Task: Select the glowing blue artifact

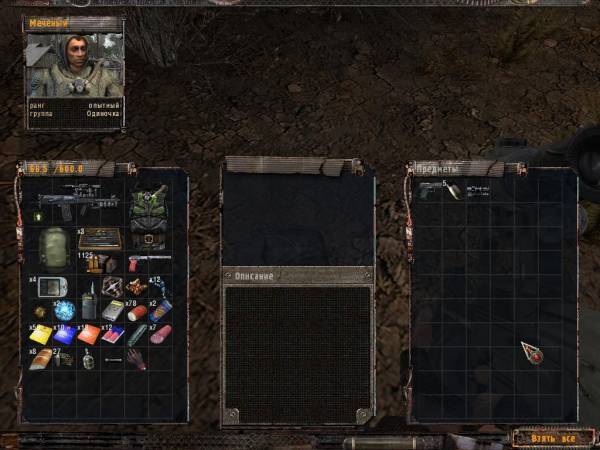Action: point(64,310)
